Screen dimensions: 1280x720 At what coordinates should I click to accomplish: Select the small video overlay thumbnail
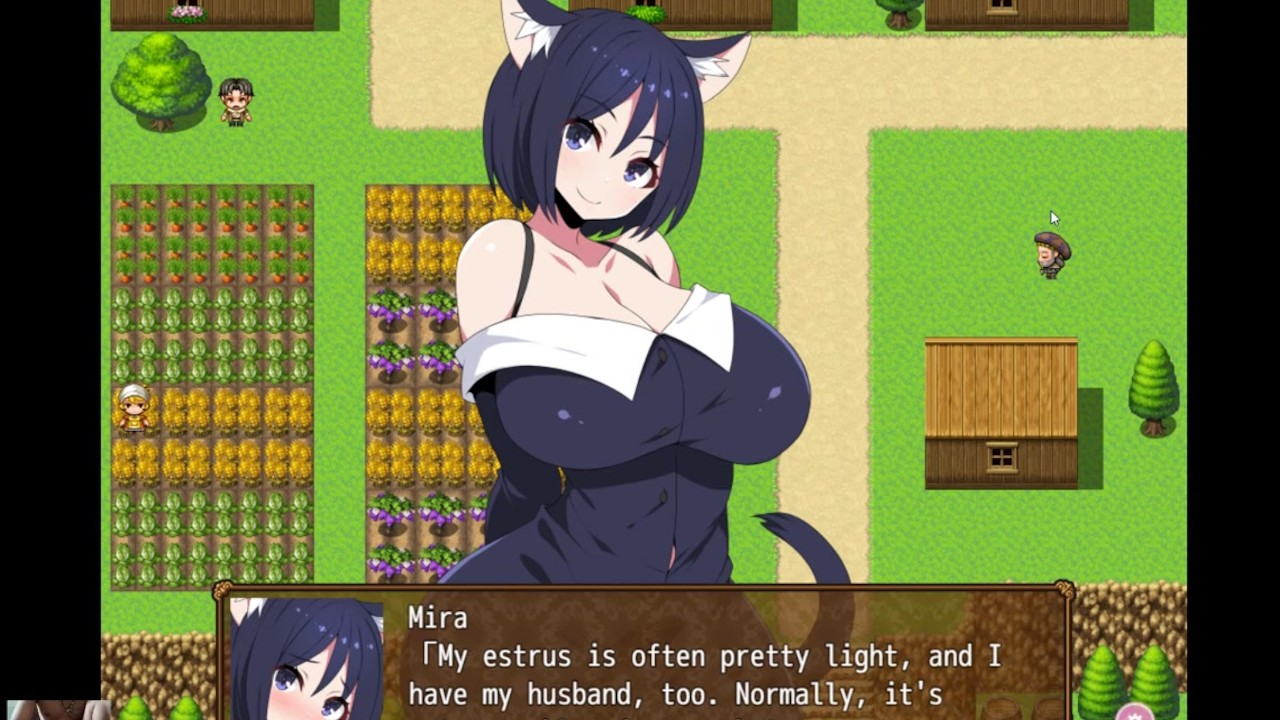pos(56,710)
